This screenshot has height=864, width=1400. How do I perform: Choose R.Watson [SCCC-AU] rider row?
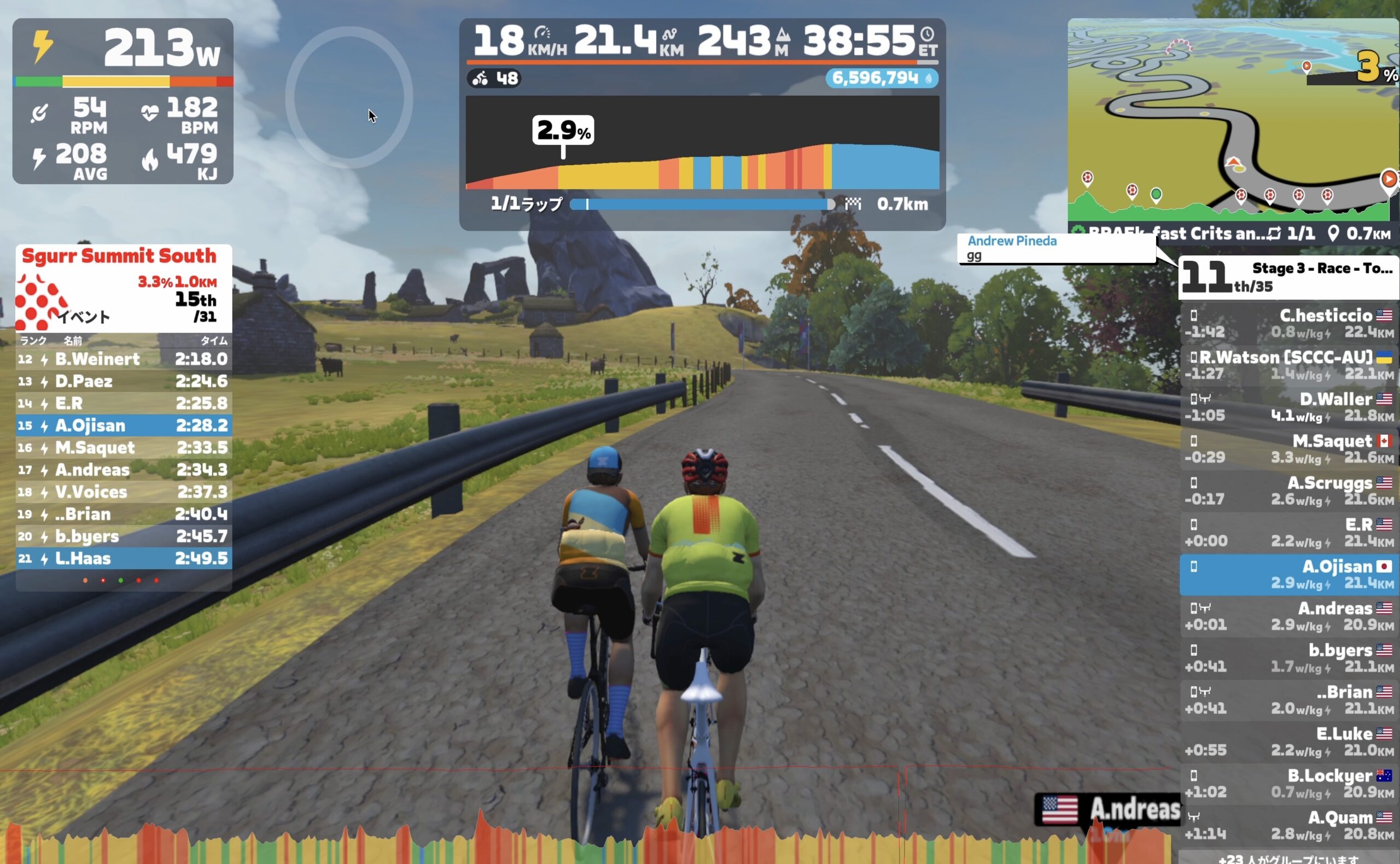pyautogui.click(x=1288, y=365)
